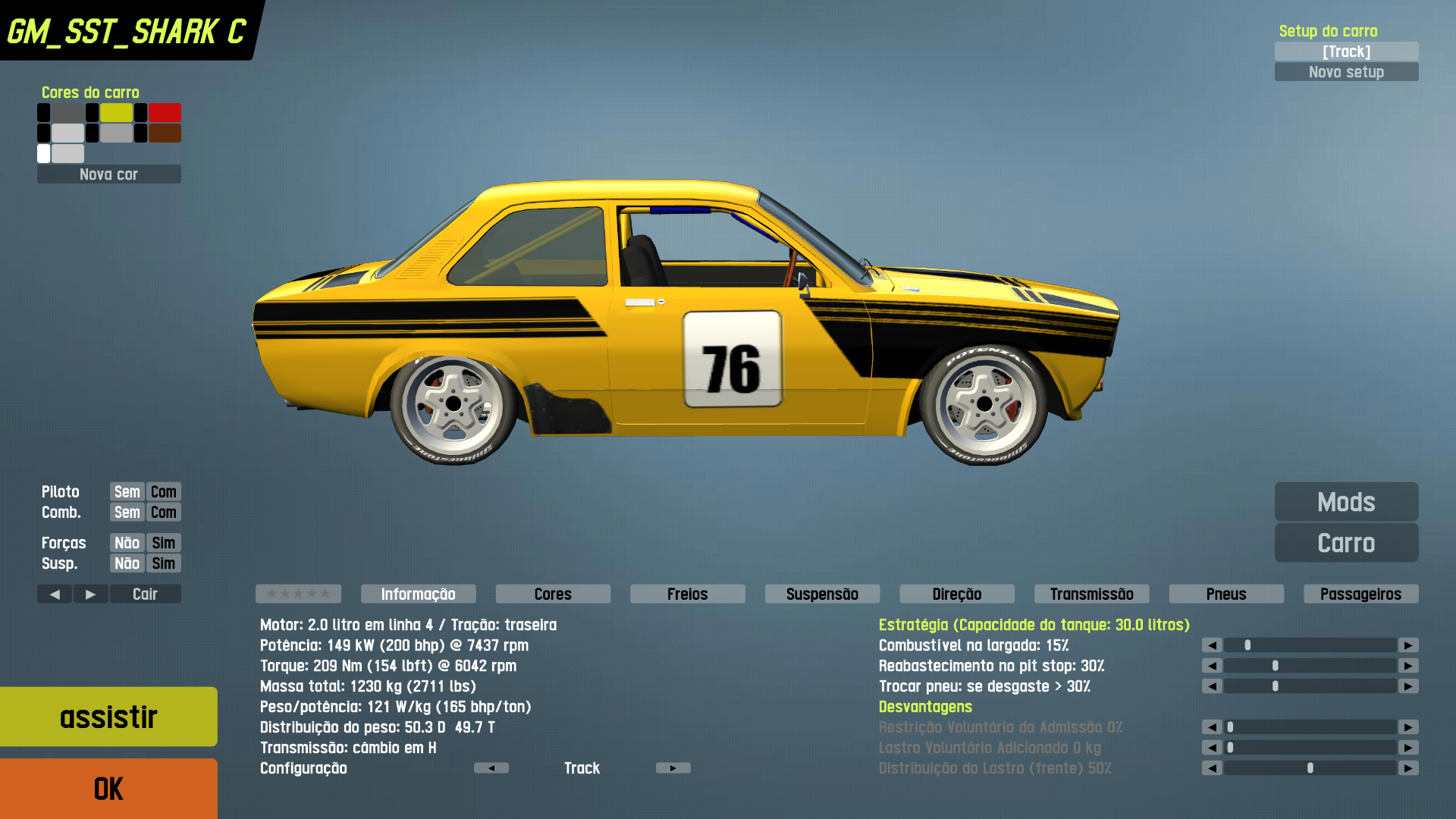
Task: Switch to the Freios tab
Action: point(687,594)
